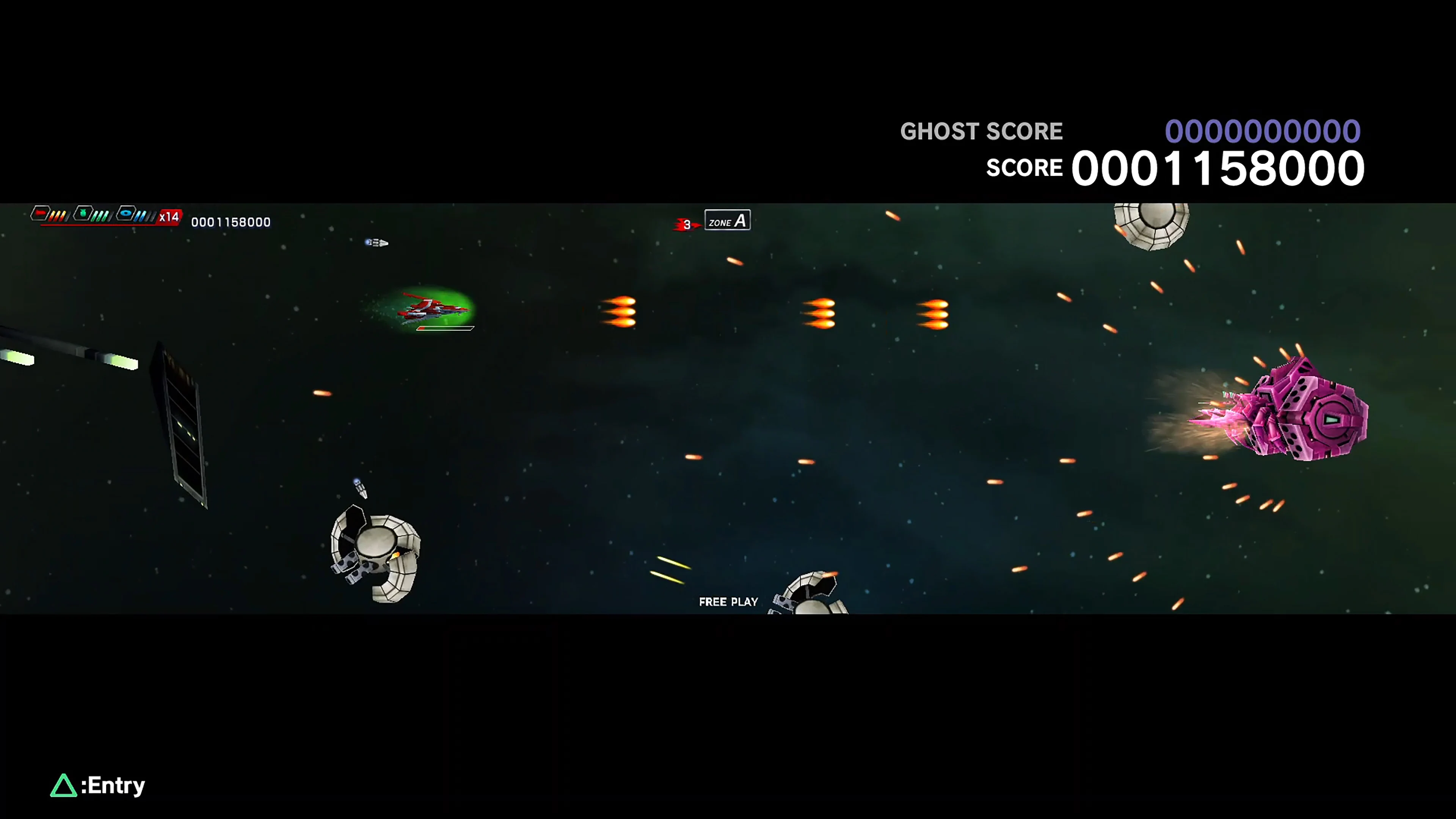The image size is (1456, 819).
Task: Toggle the second blue arm level segment
Action: pos(143,216)
